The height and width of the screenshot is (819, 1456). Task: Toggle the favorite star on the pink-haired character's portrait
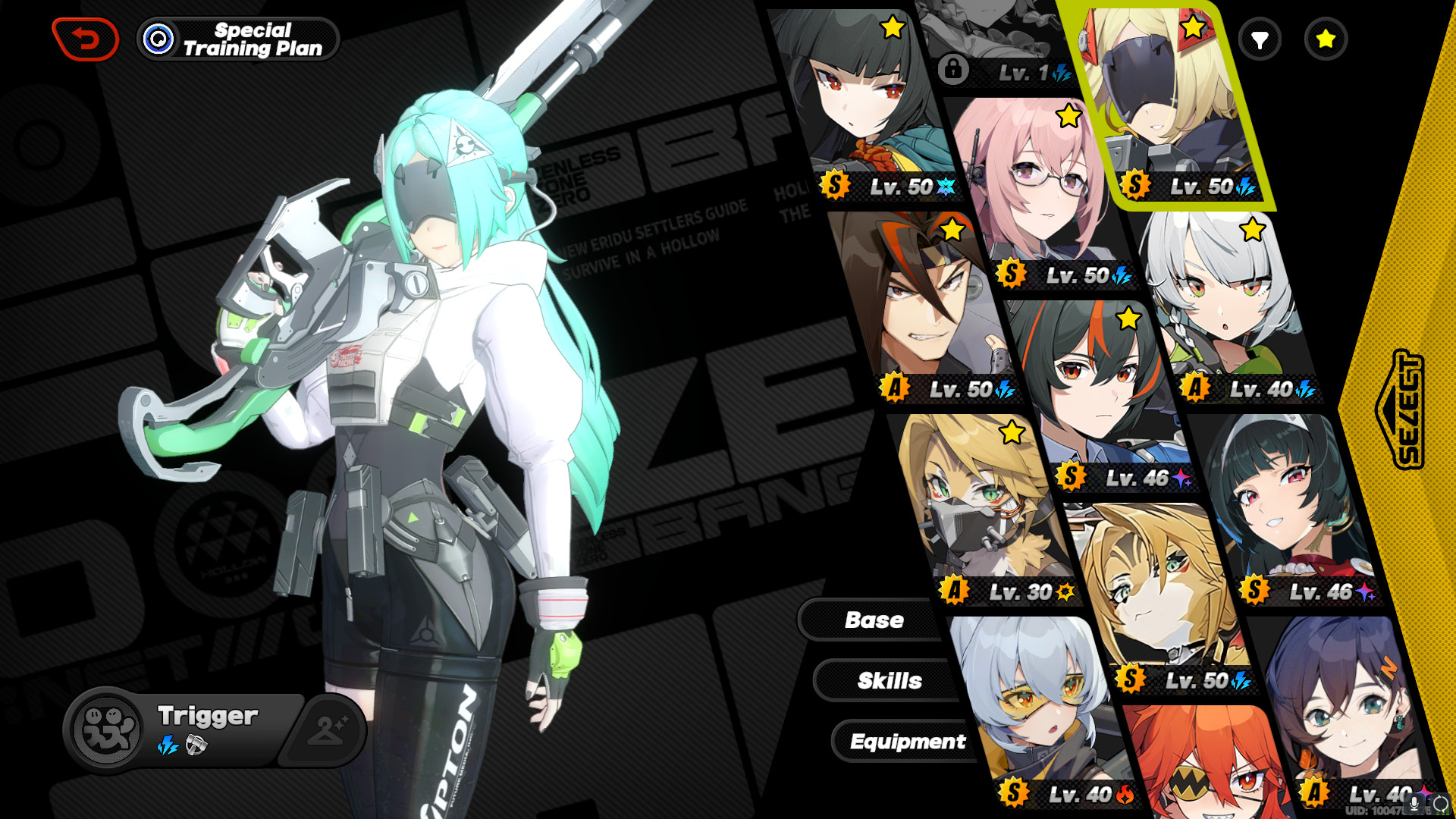1068,115
